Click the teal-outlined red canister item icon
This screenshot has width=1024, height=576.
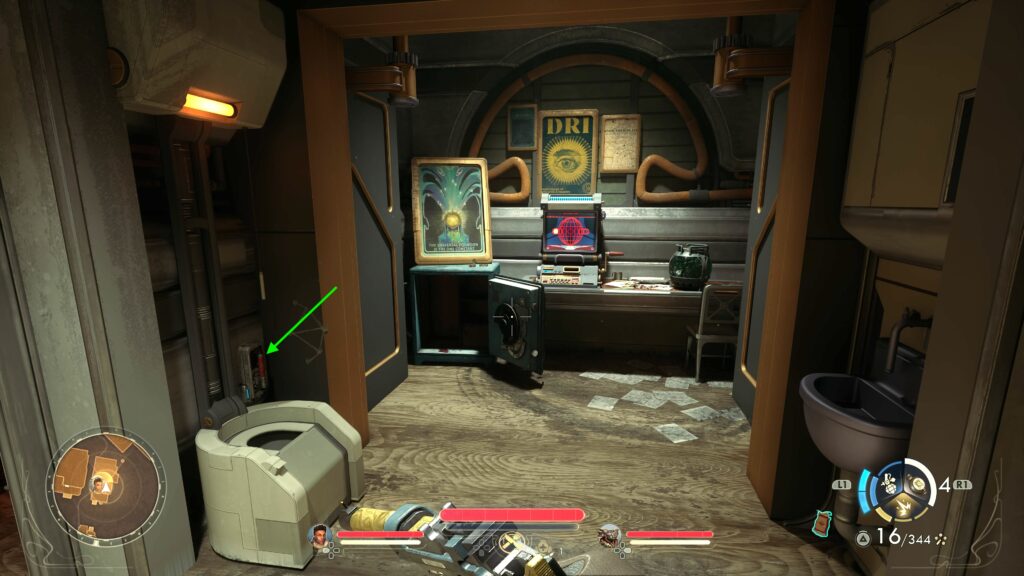click(822, 522)
